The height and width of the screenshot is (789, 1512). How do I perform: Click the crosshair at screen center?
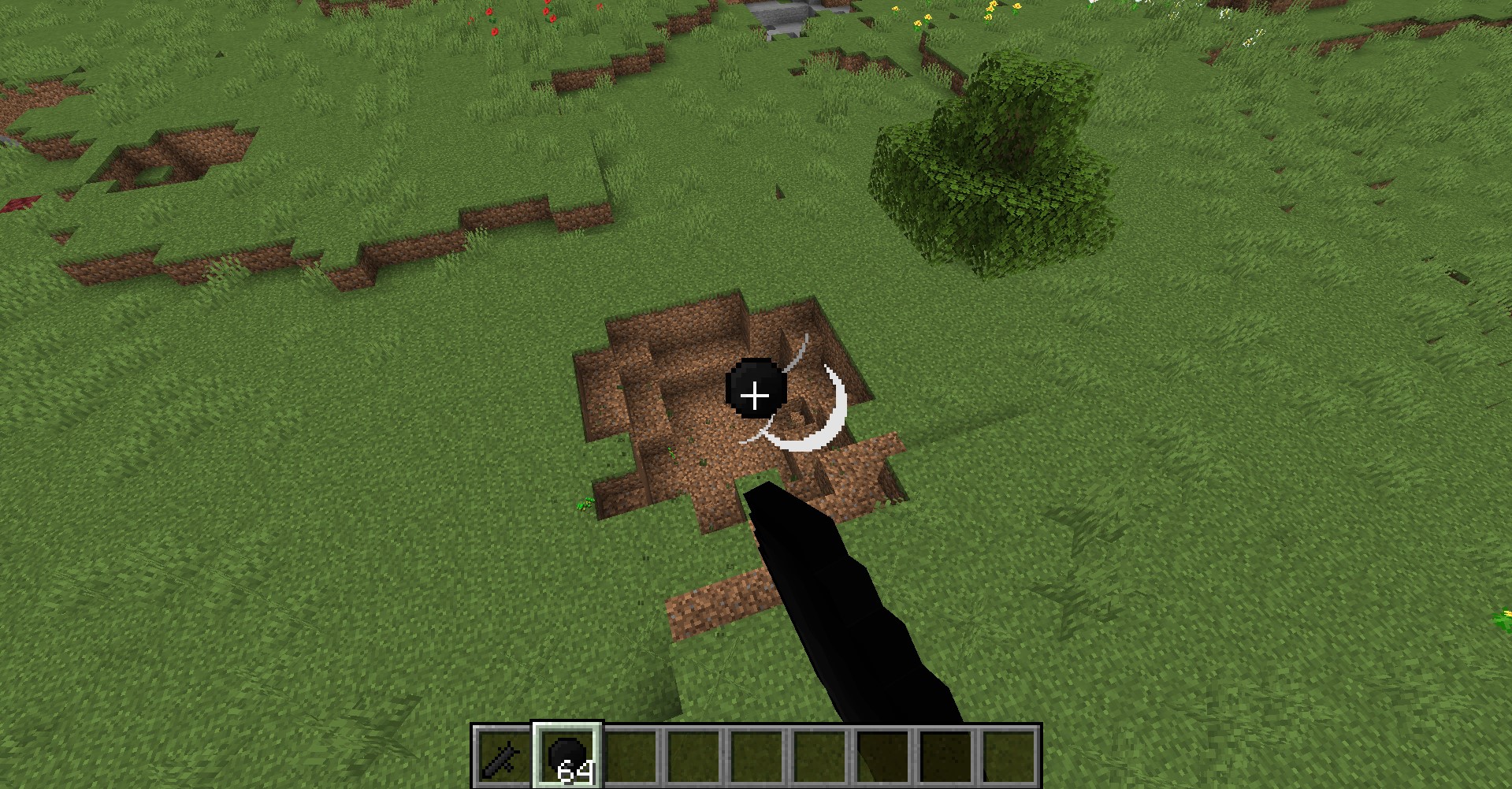point(756,394)
